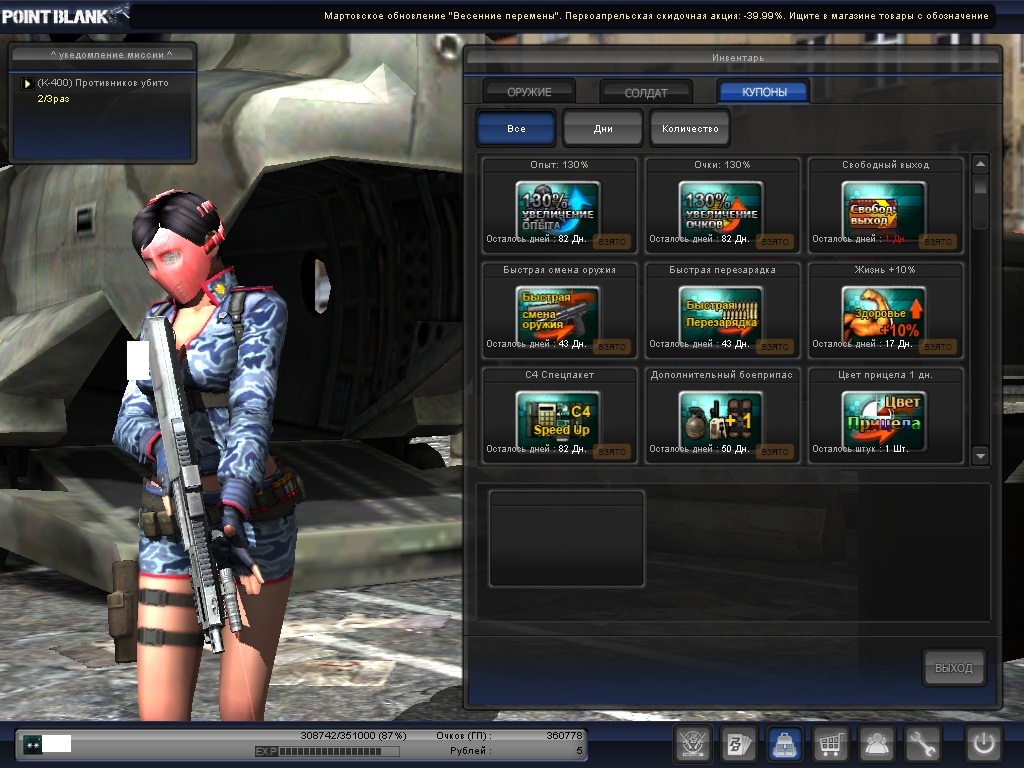The image size is (1024, 768).
Task: Select the КУПОНЫ tab
Action: coord(764,92)
